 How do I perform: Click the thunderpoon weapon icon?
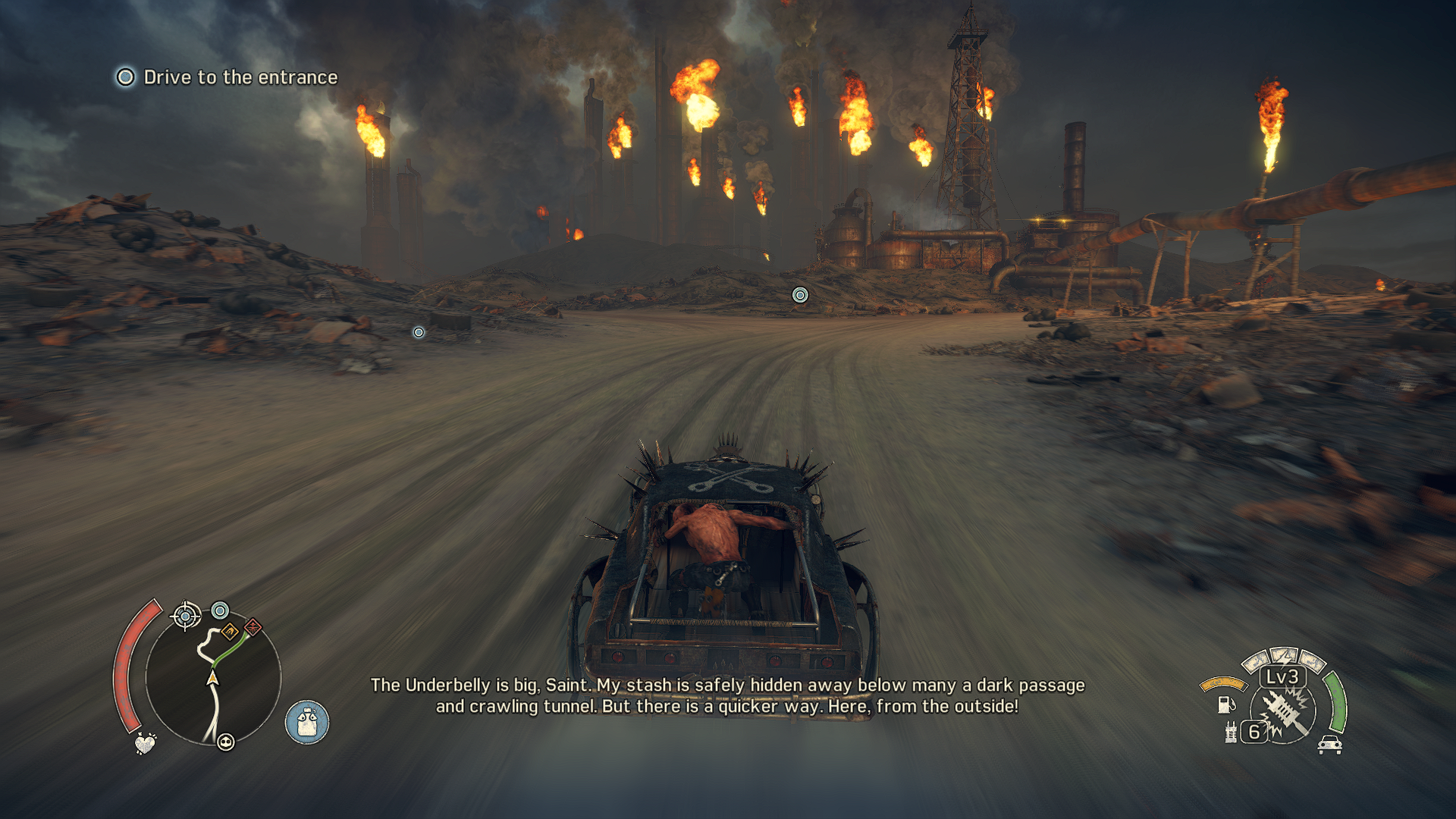point(1285,713)
